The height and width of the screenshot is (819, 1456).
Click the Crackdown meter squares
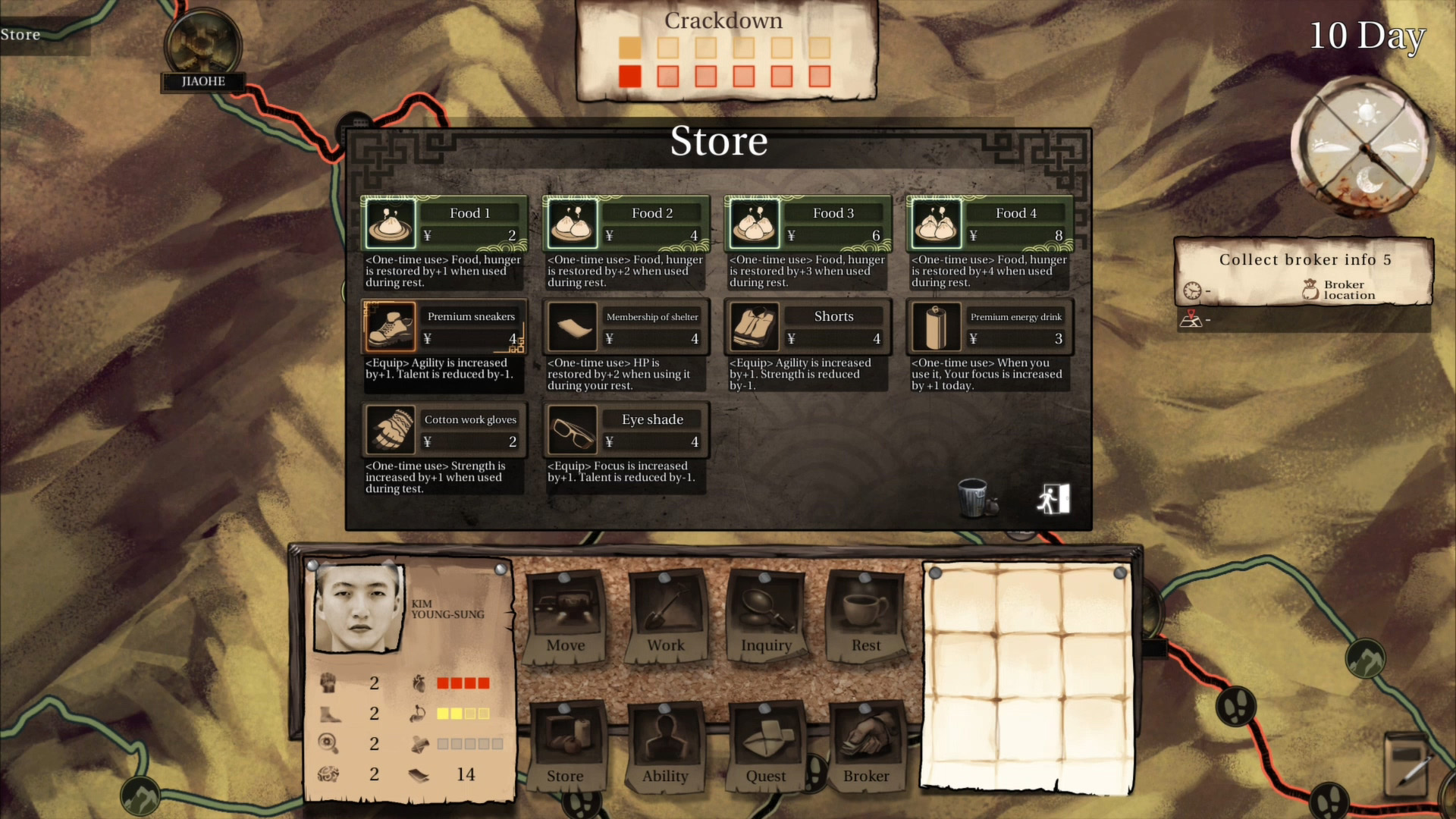click(x=723, y=61)
